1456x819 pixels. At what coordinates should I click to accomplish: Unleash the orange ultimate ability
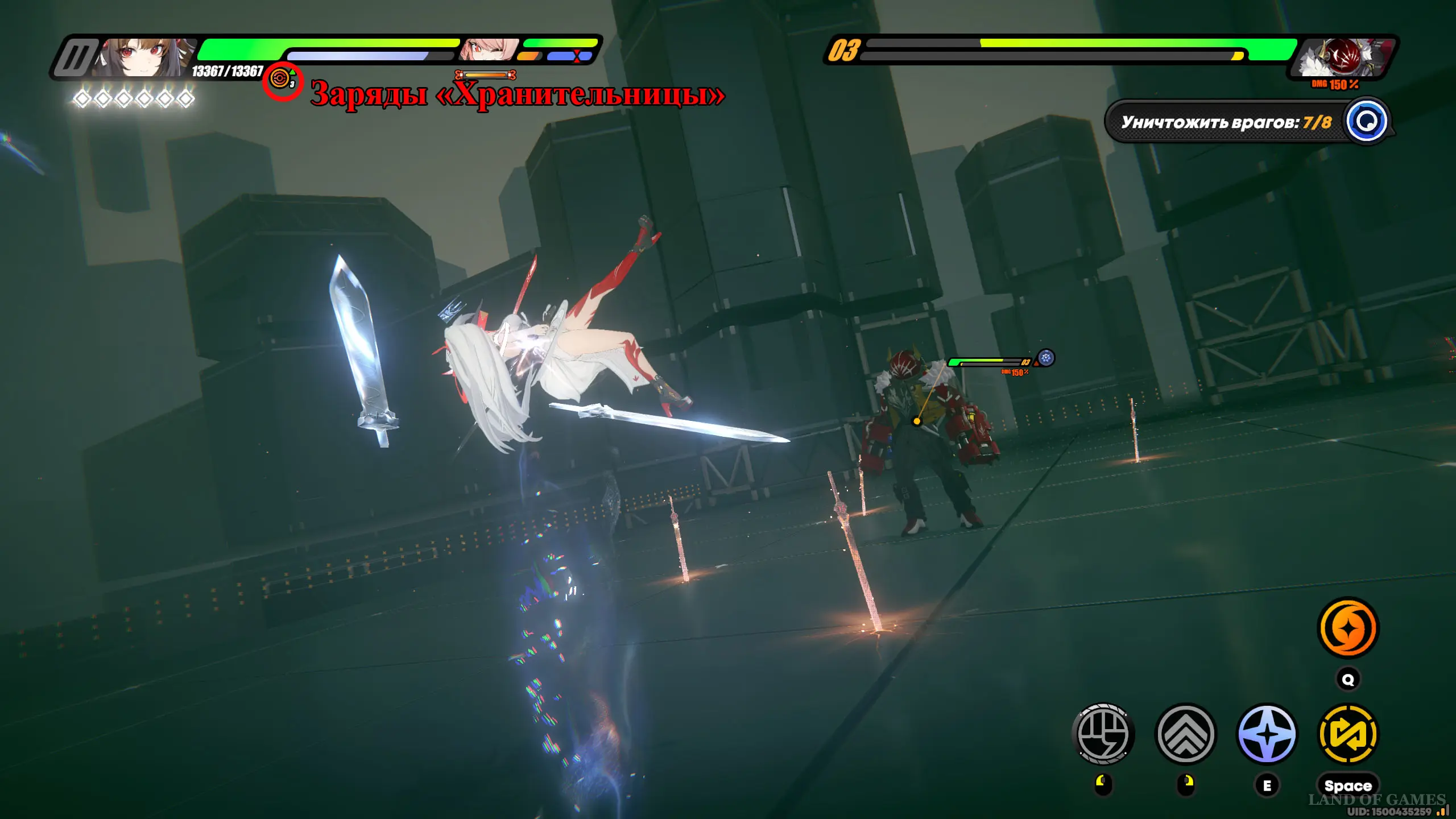pos(1348,628)
